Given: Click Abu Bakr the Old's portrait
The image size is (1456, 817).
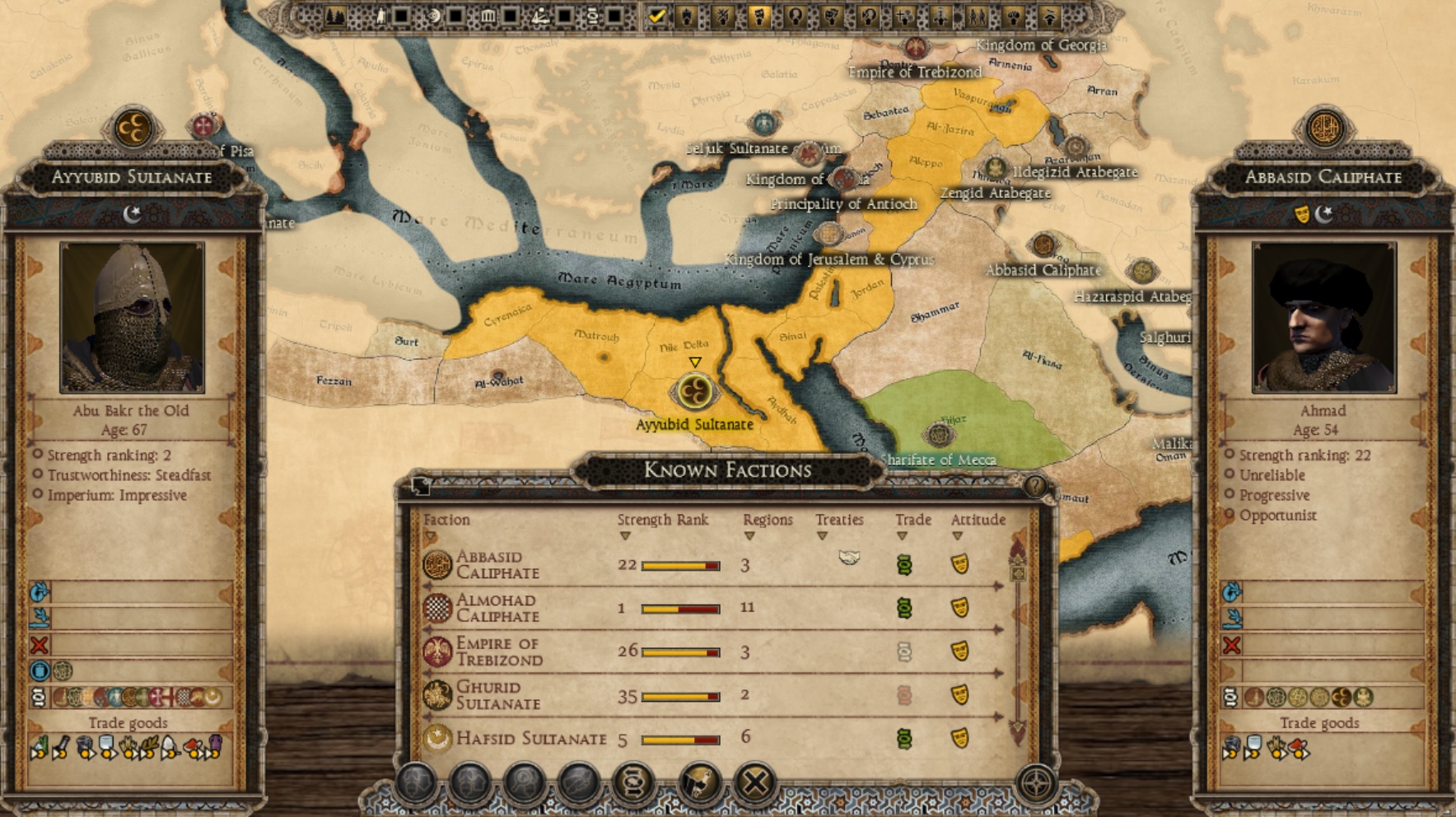Looking at the screenshot, I should 132,317.
